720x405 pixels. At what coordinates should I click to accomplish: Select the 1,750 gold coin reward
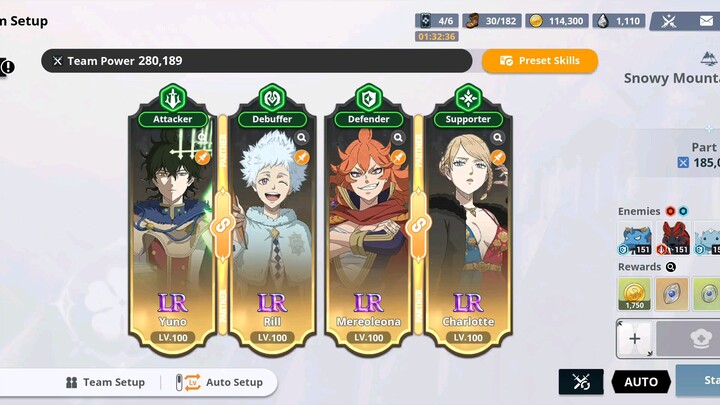coord(634,293)
